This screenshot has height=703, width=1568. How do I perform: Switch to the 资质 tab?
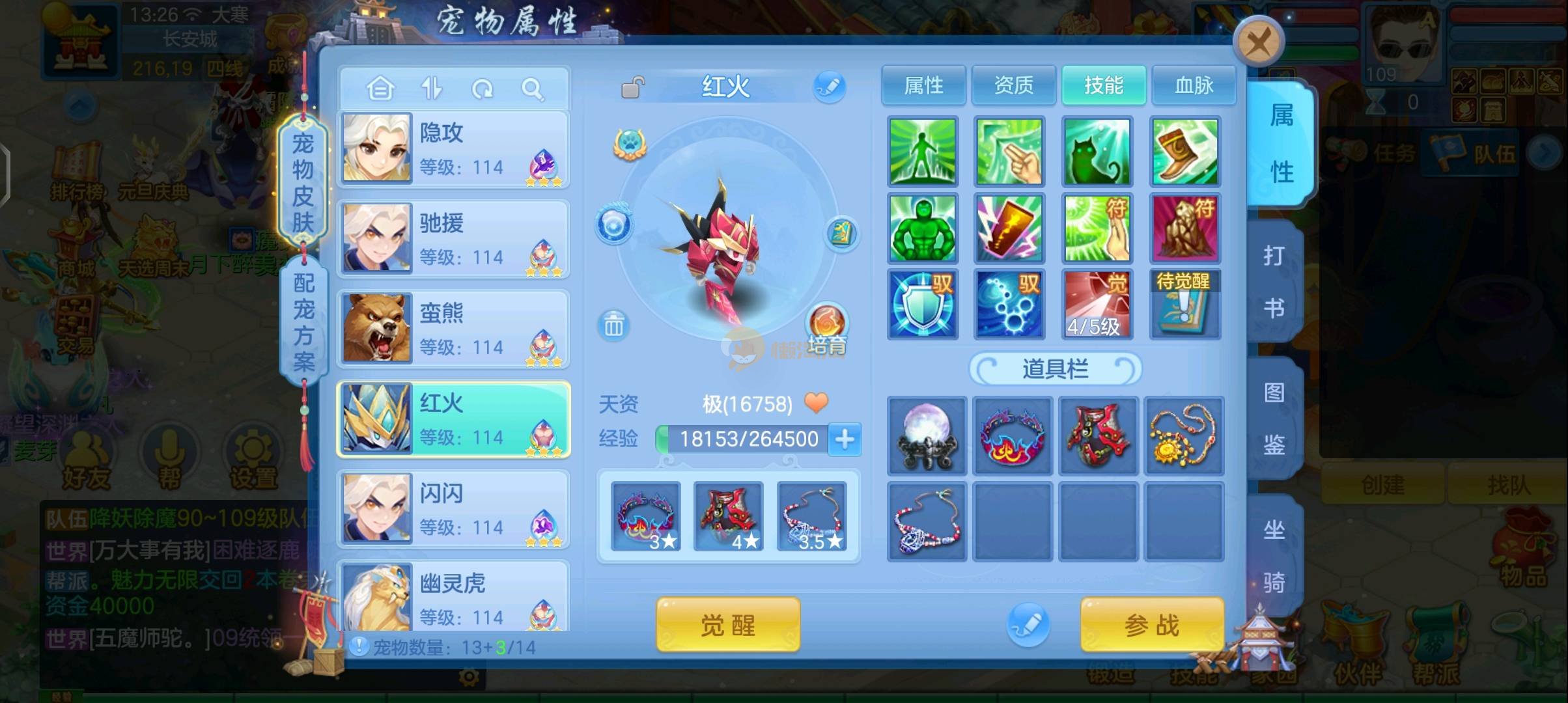(x=1013, y=85)
